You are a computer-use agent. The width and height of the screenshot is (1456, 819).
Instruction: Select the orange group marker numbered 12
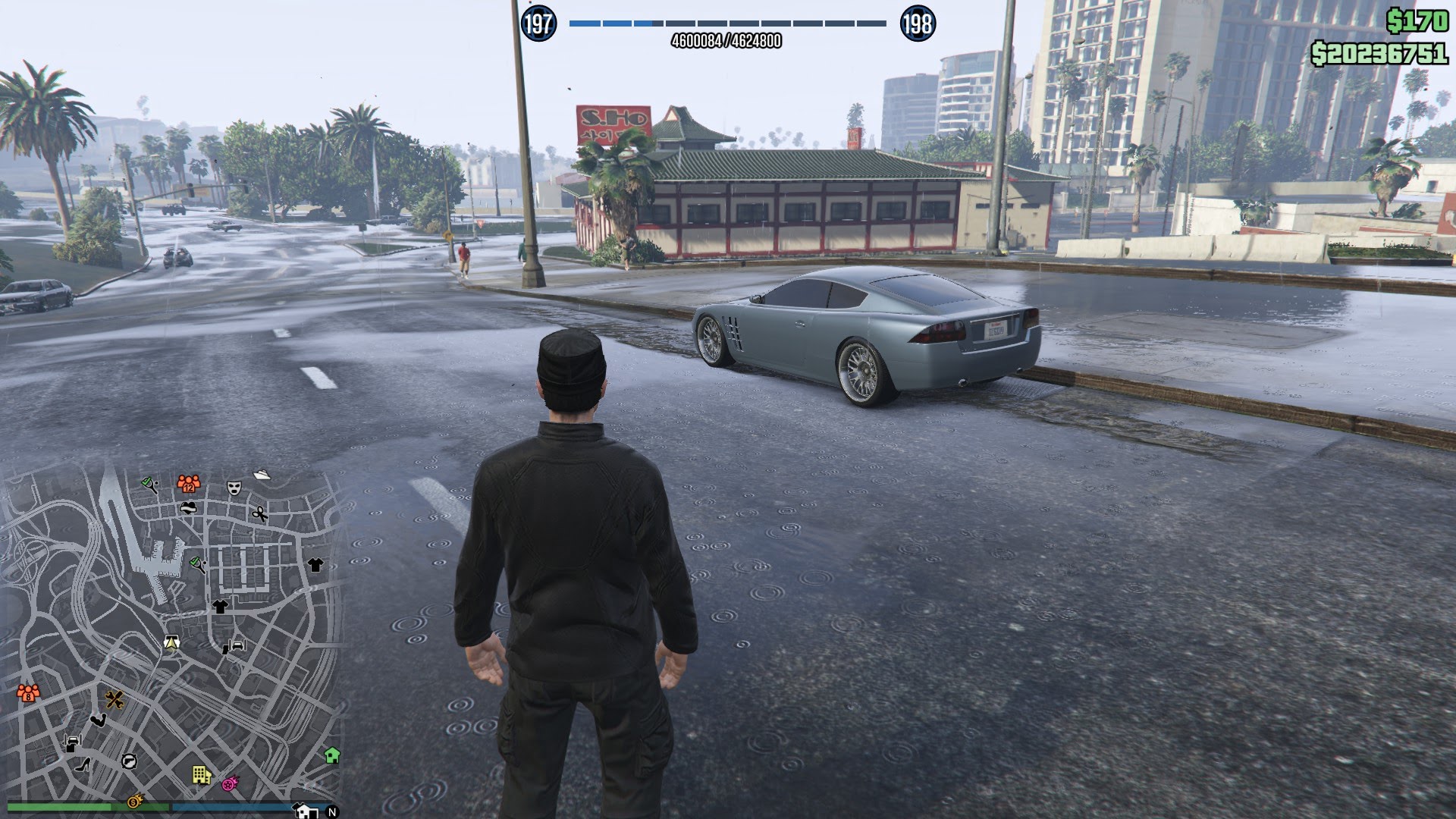click(x=188, y=483)
